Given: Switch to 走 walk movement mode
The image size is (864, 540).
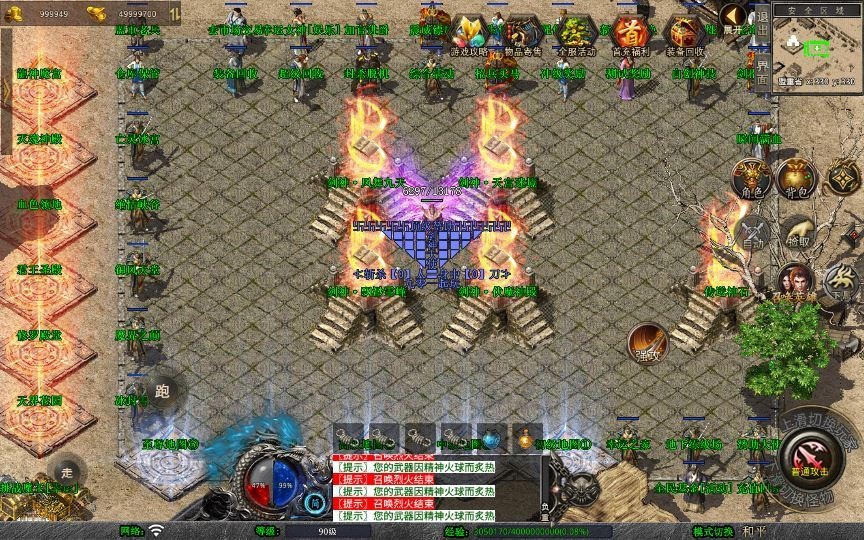Looking at the screenshot, I should pyautogui.click(x=67, y=472).
